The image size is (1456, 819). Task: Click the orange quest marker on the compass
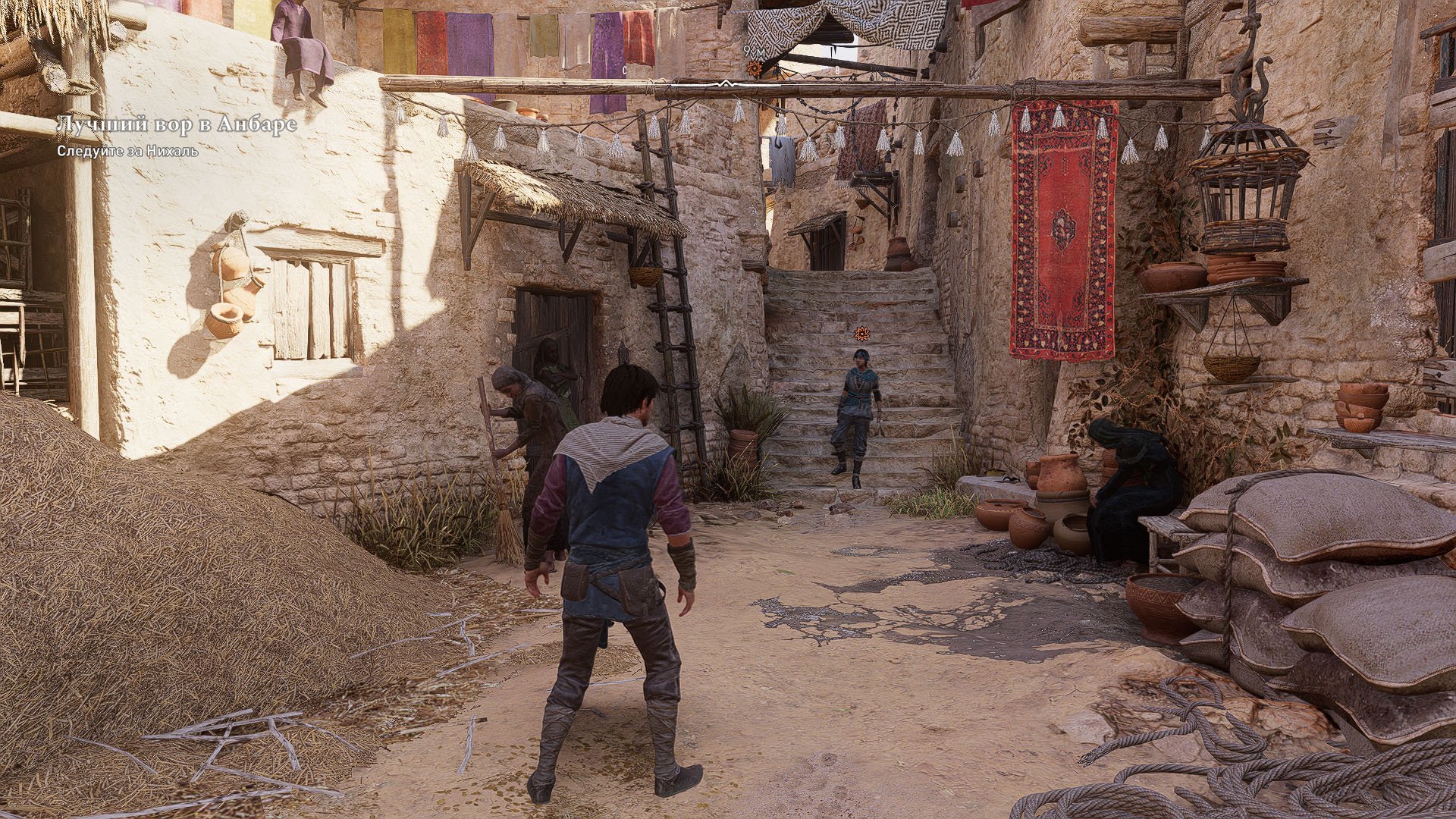[x=754, y=69]
